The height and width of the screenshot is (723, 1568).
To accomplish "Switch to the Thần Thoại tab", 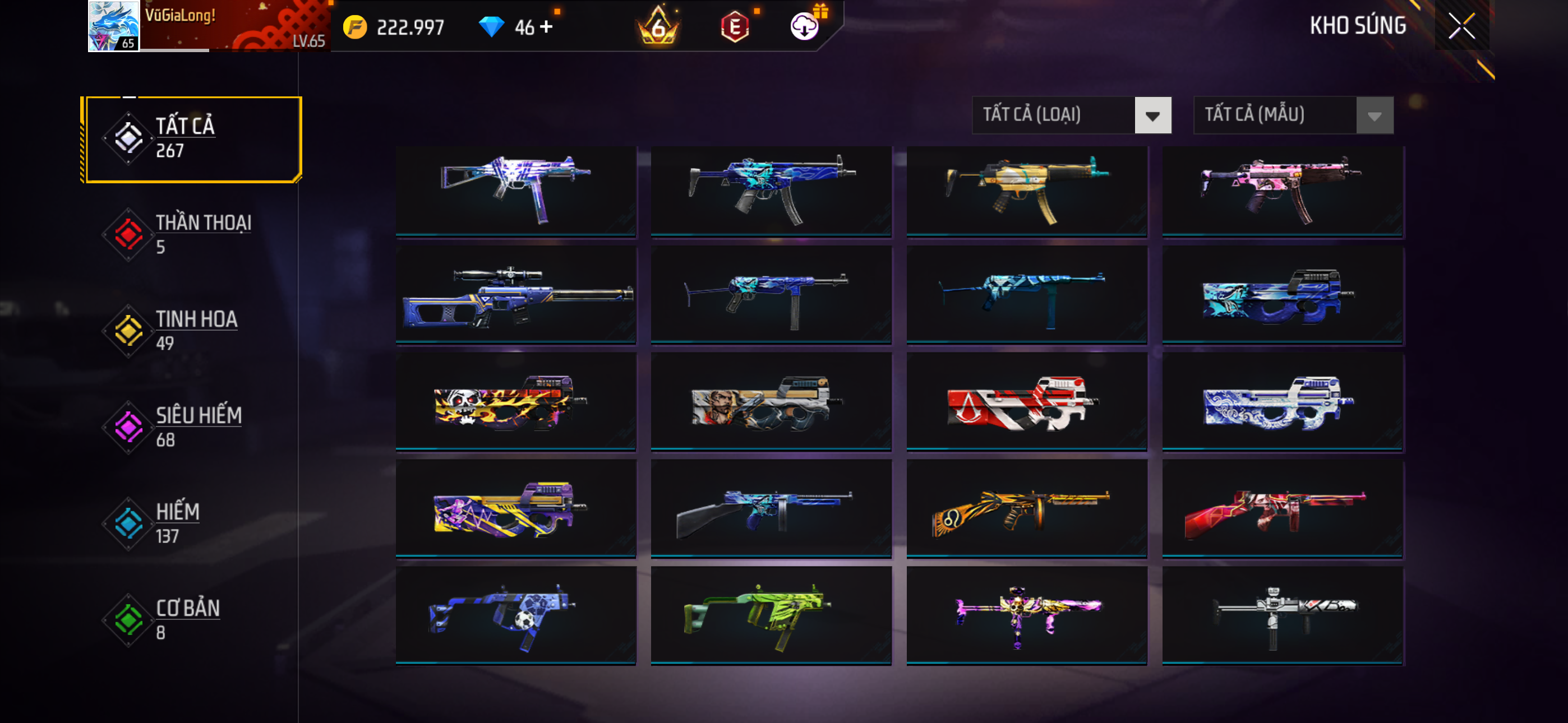I will coord(192,234).
